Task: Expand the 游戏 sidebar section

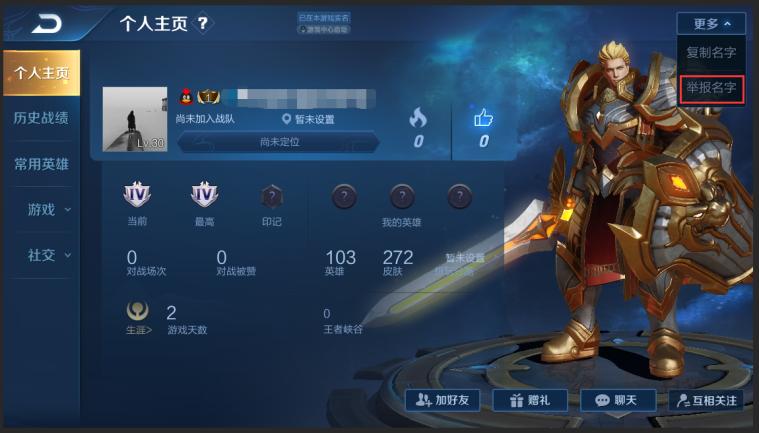Action: pyautogui.click(x=48, y=209)
